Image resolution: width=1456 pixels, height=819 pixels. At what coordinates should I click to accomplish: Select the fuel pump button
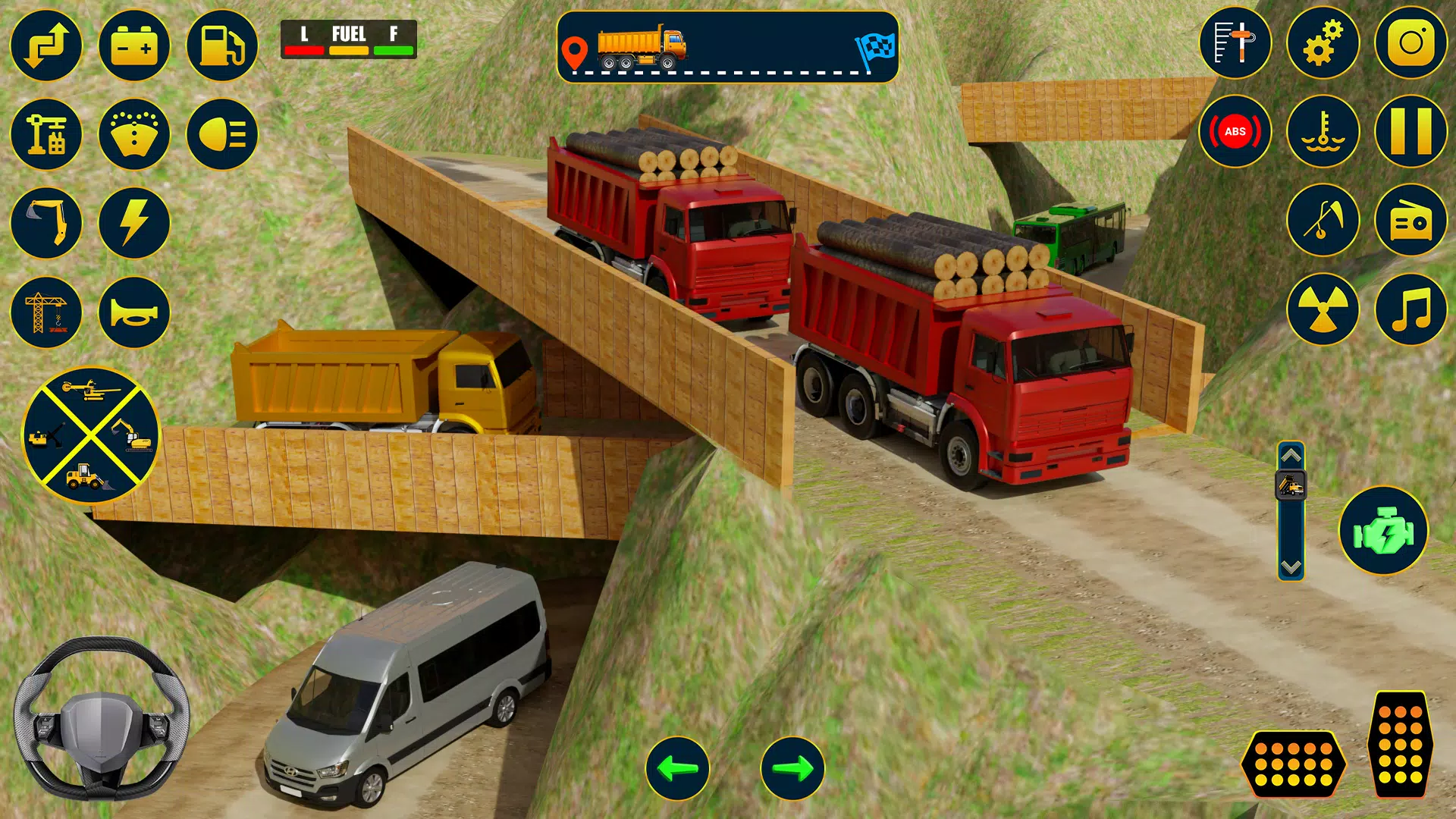222,45
